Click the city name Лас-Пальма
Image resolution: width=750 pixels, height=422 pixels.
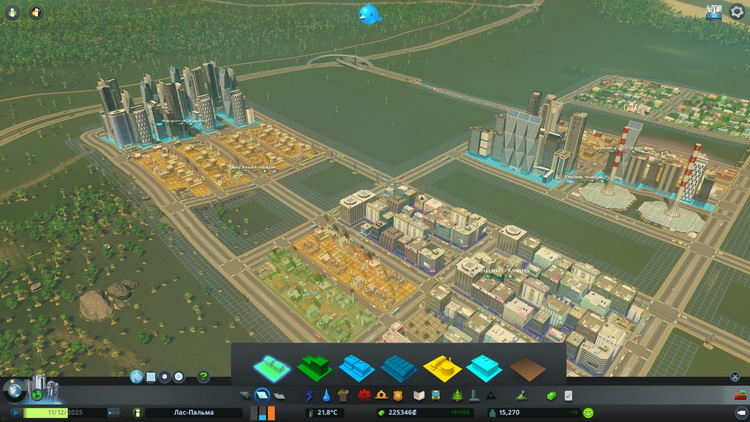coord(190,412)
